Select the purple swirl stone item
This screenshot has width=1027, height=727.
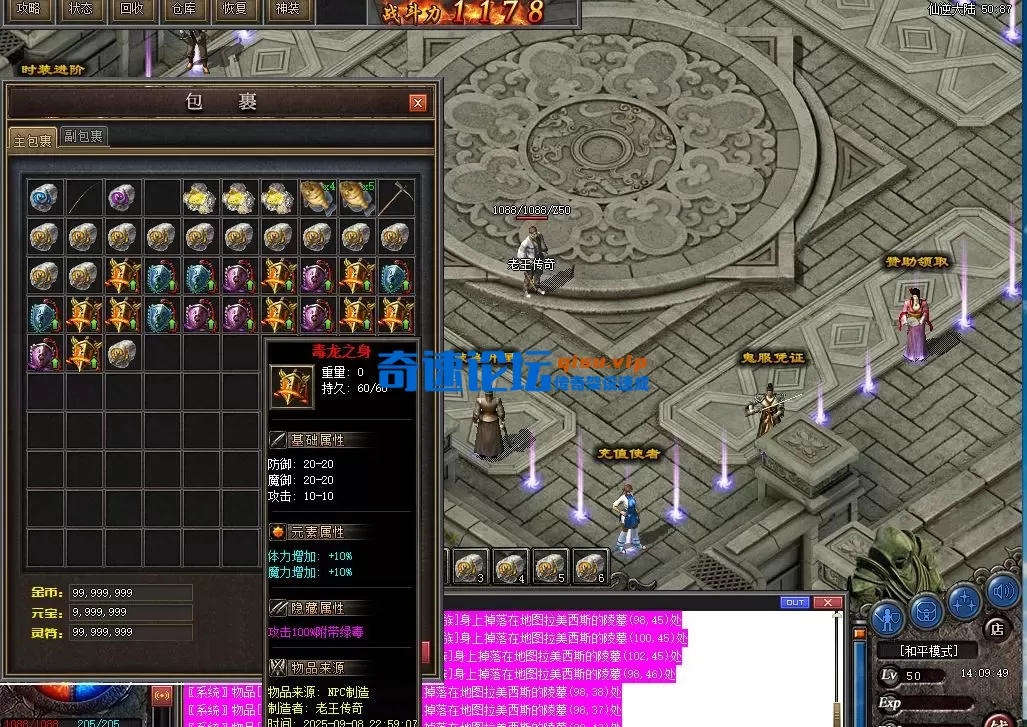[x=122, y=197]
